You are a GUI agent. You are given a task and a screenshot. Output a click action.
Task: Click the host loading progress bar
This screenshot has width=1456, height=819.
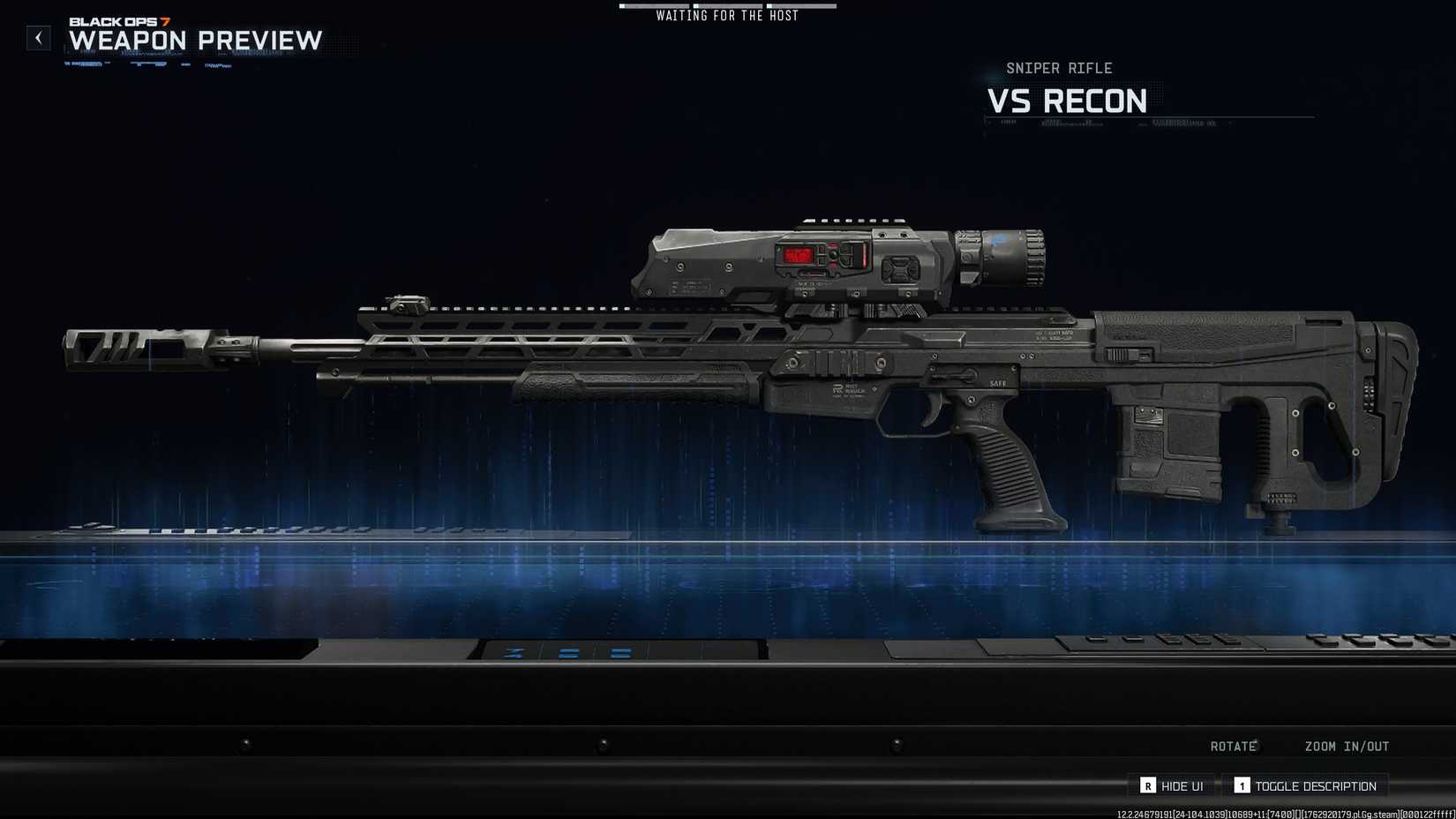tap(726, 5)
